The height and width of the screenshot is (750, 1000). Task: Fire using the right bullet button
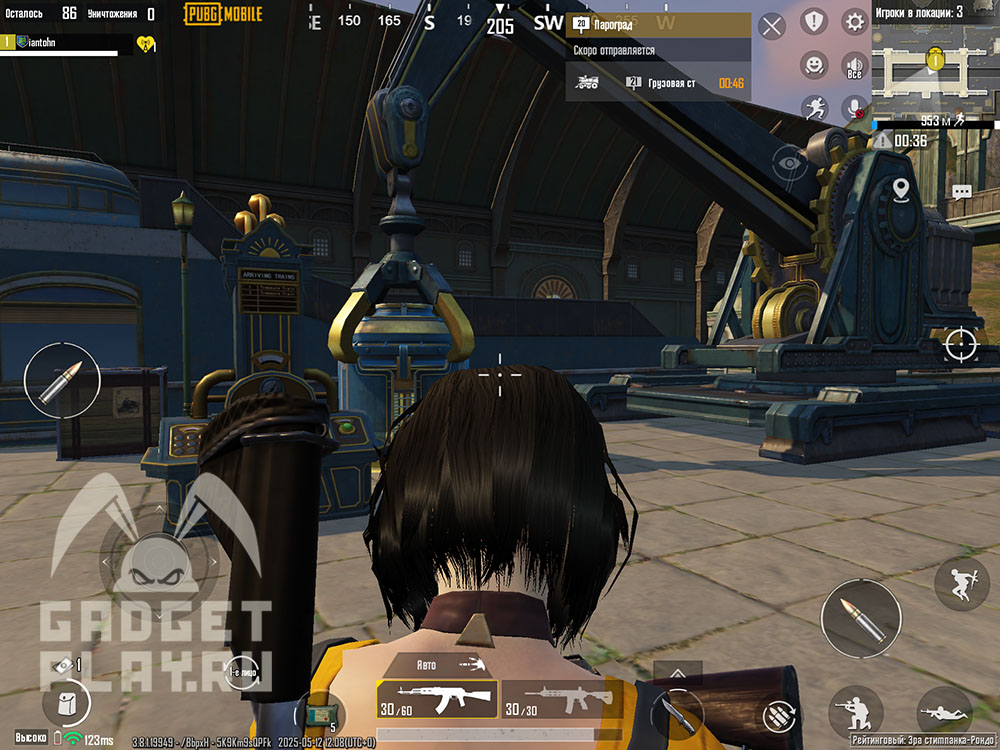pos(860,618)
